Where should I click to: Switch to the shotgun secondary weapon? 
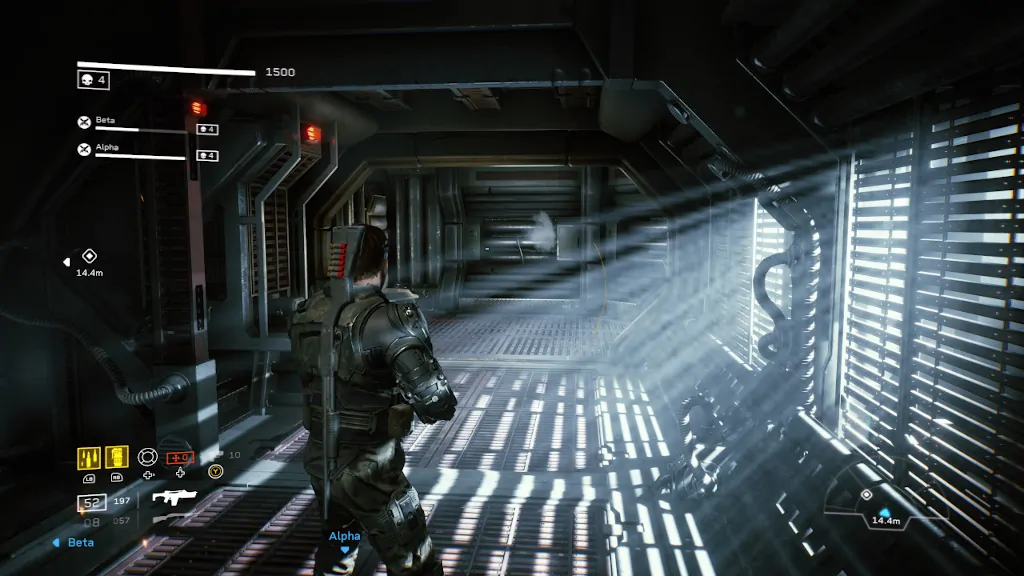click(170, 519)
